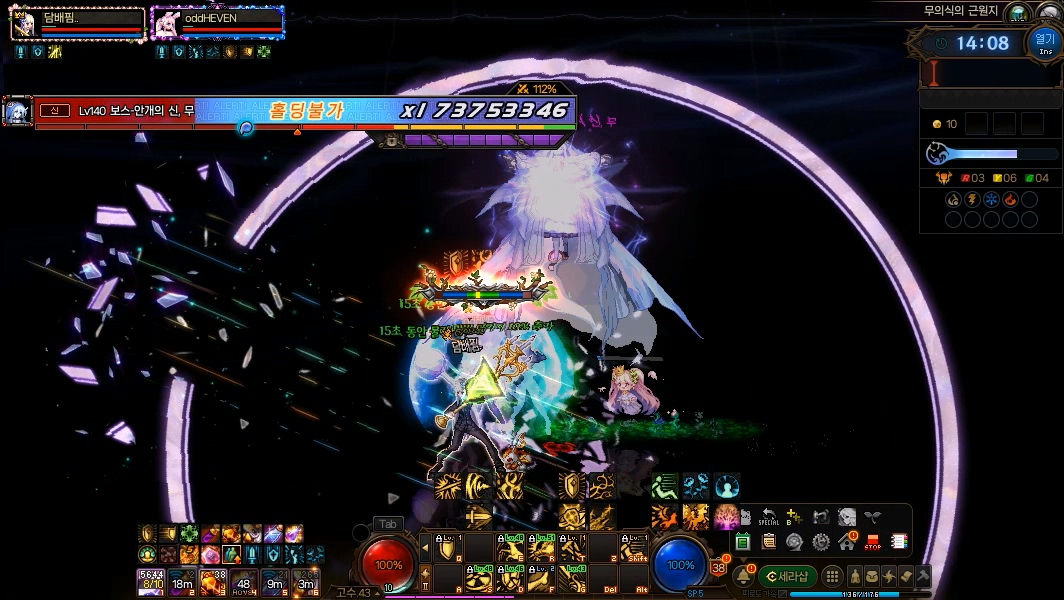This screenshot has height=600, width=1064.
Task: Click the SPECIAL arrow icon
Action: (x=768, y=518)
